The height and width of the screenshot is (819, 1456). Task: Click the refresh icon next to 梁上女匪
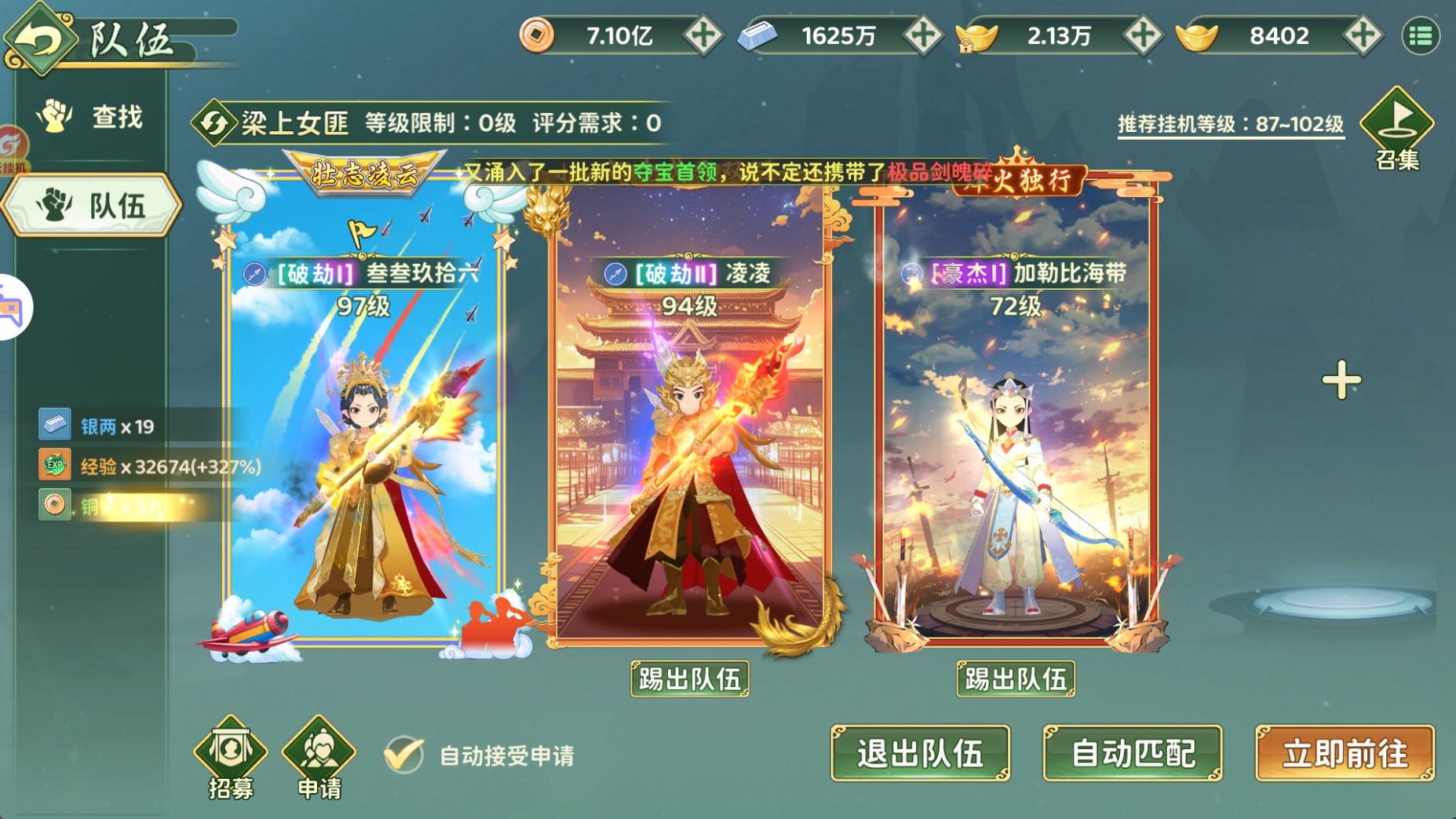pos(213,122)
